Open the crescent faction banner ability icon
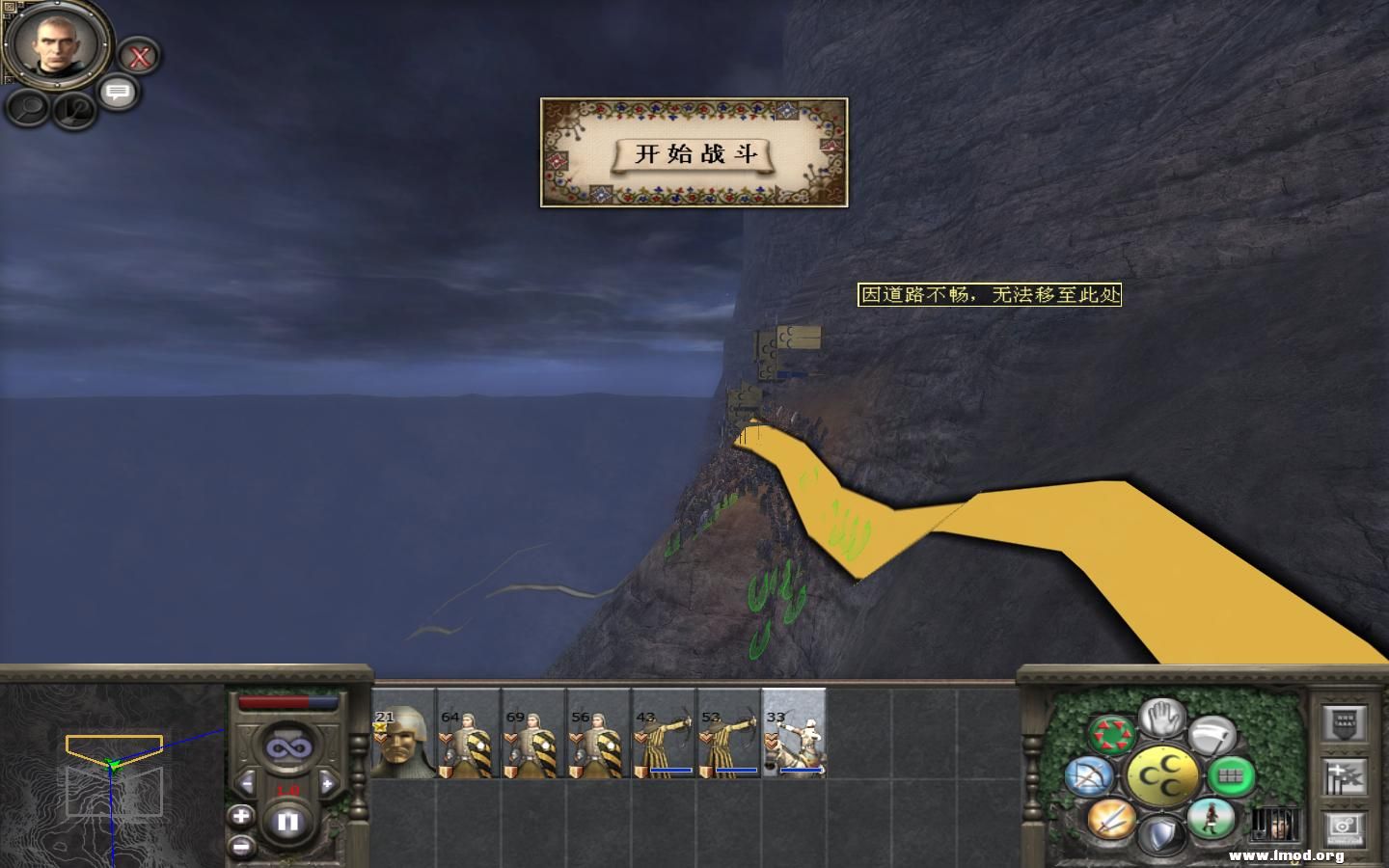Image resolution: width=1389 pixels, height=868 pixels. pos(1163,774)
